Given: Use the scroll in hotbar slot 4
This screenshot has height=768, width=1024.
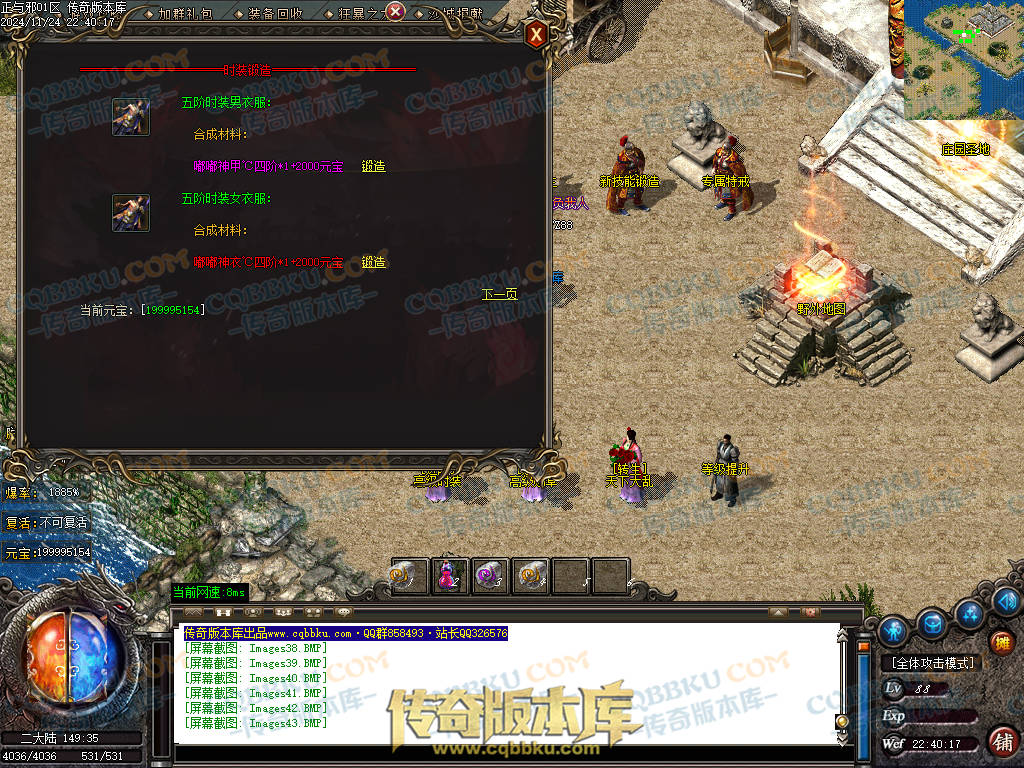Looking at the screenshot, I should coord(531,577).
